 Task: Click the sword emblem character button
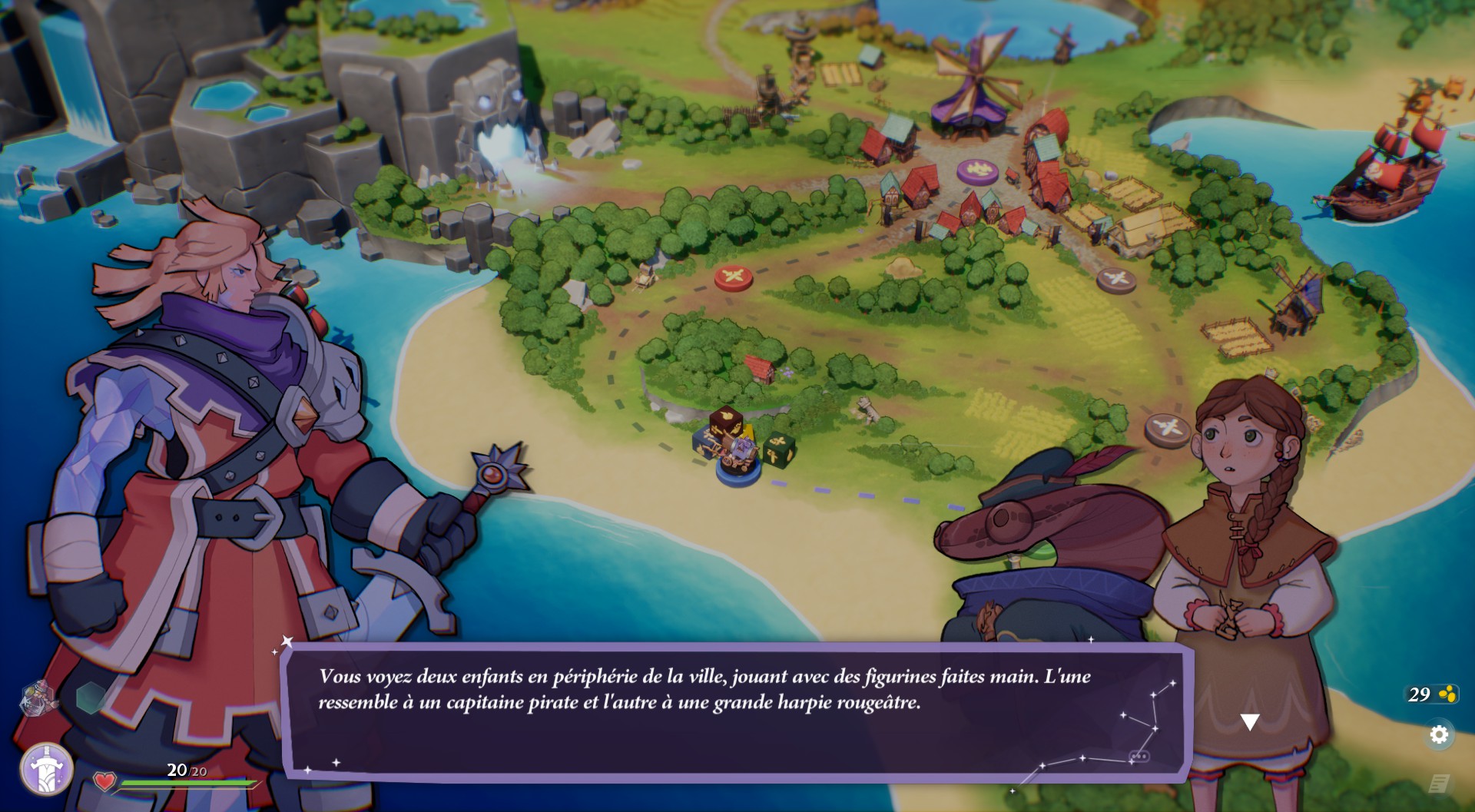[47, 768]
